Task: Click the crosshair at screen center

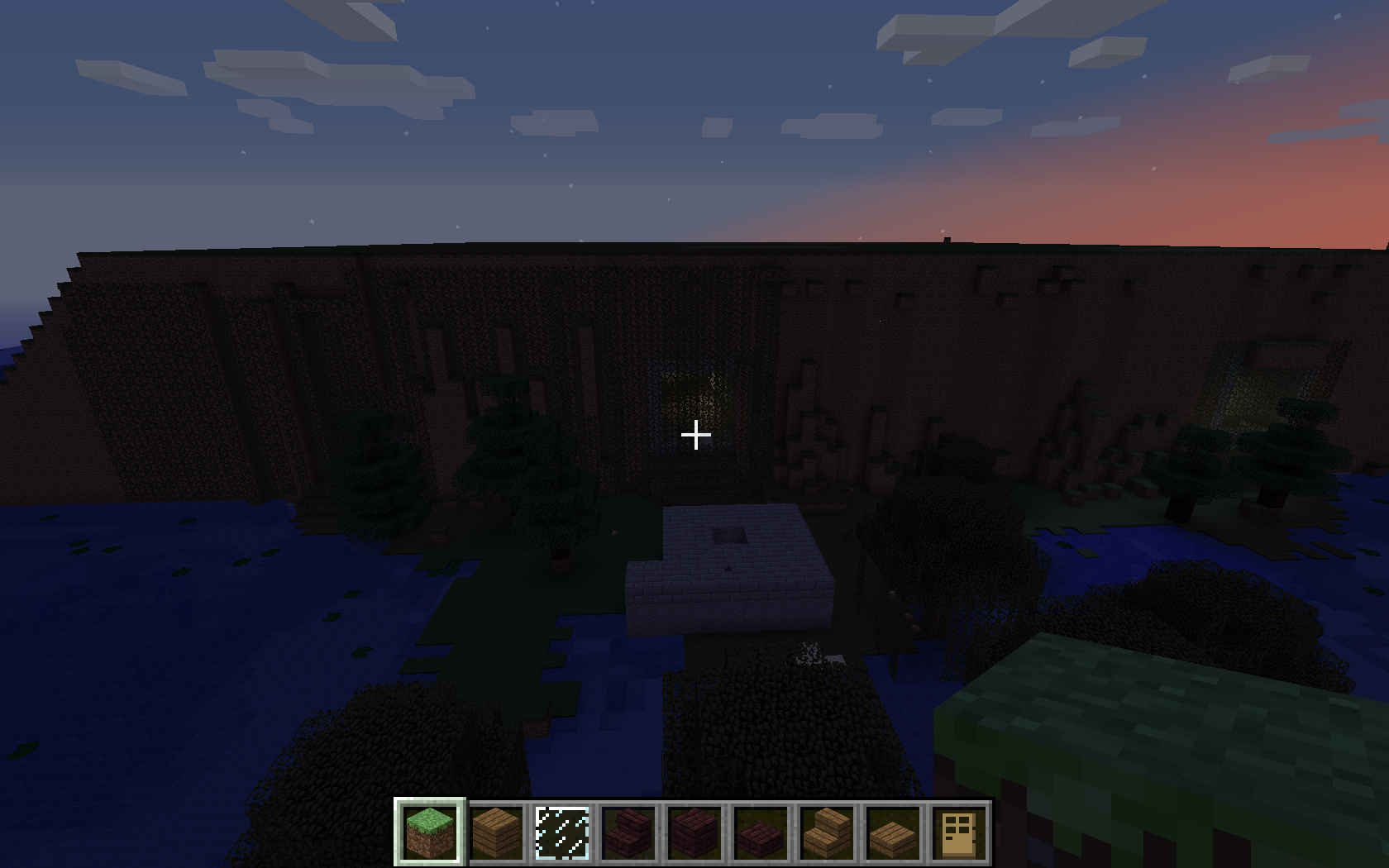Action: click(697, 434)
